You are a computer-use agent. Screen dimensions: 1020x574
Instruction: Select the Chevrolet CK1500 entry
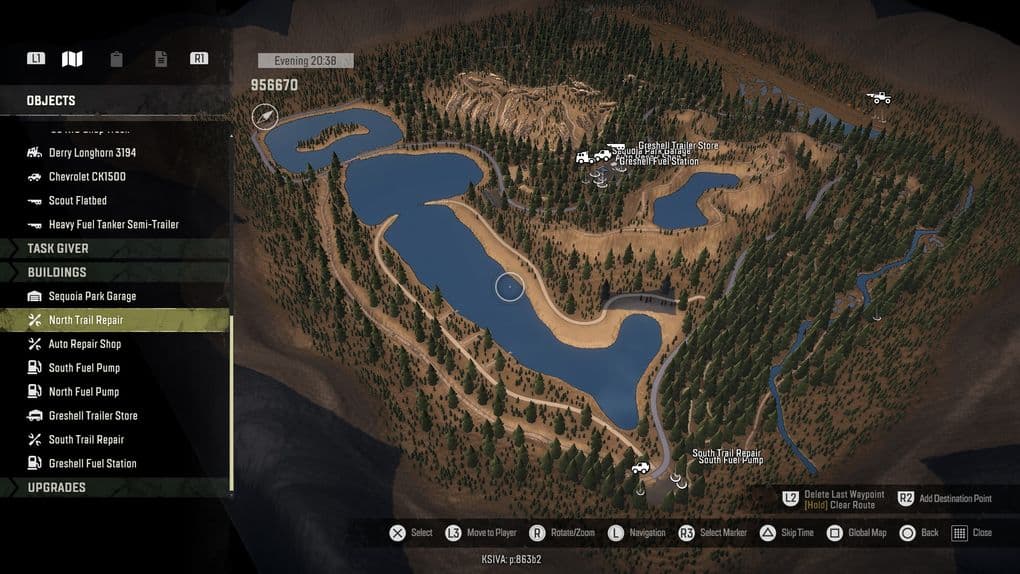click(x=87, y=177)
